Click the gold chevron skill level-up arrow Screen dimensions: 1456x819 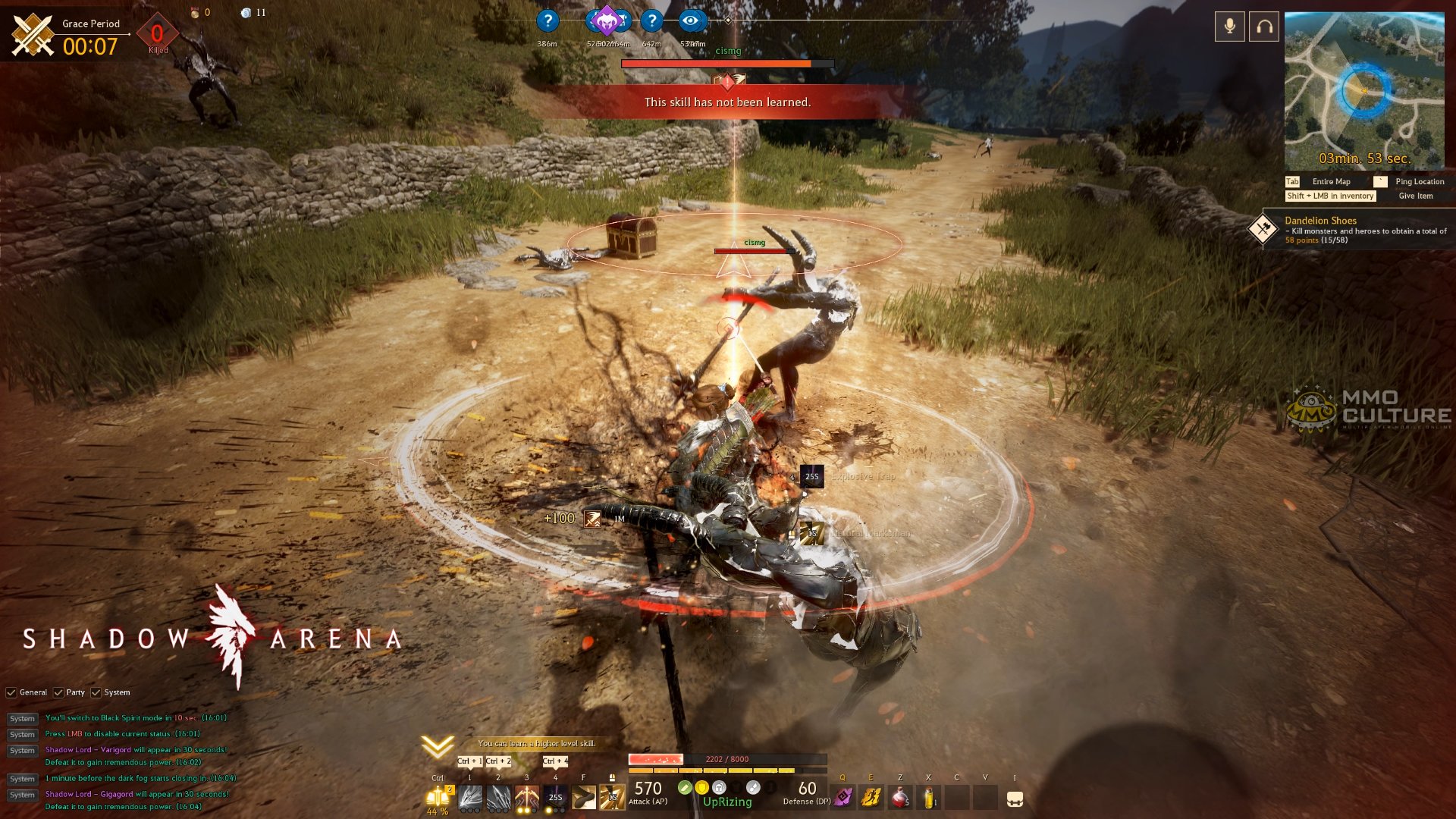pos(438,747)
